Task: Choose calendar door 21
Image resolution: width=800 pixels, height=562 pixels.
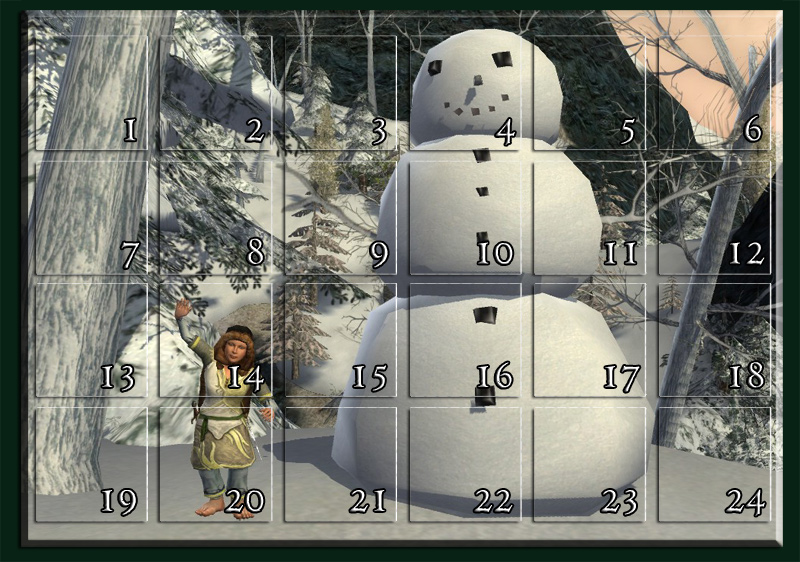Action: click(340, 465)
